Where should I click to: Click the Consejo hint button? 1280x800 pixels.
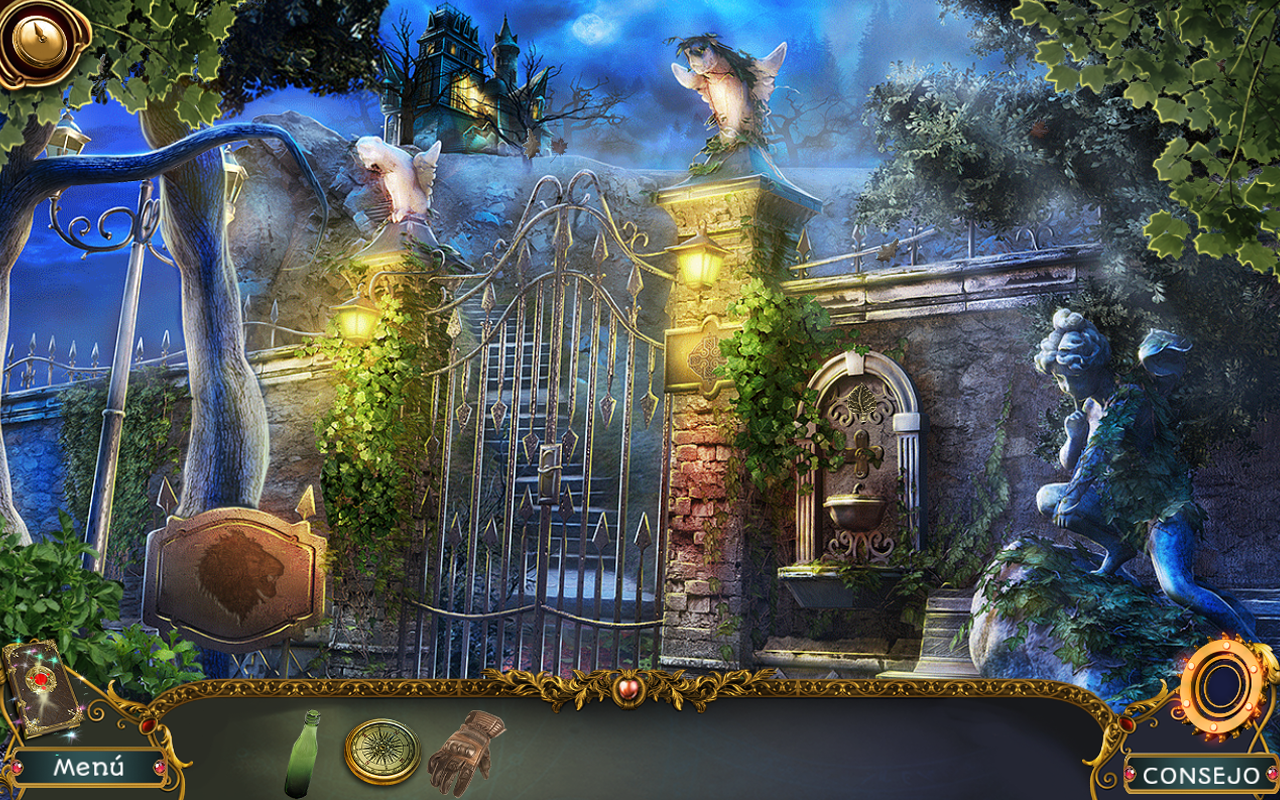[1201, 775]
